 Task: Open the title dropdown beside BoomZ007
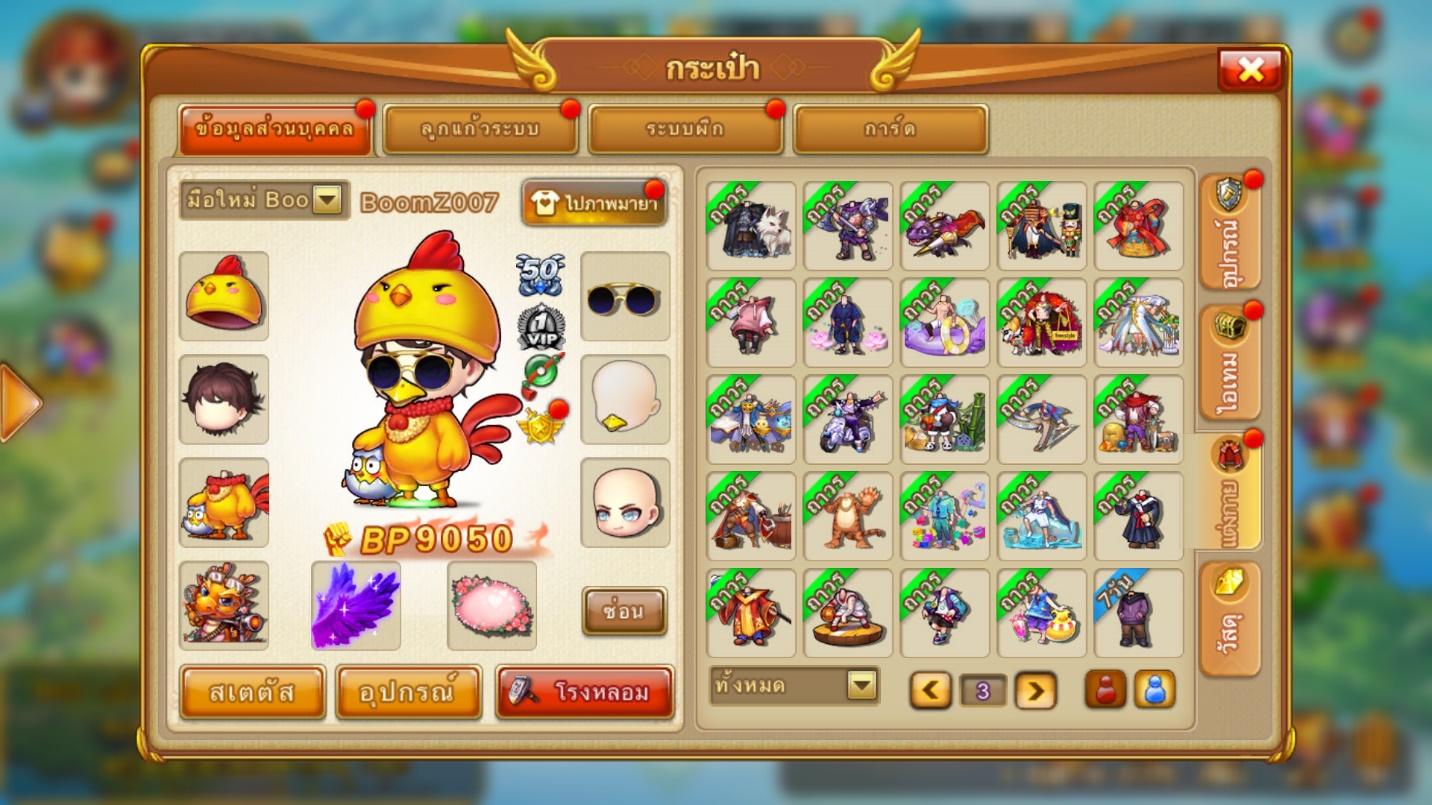coord(327,200)
